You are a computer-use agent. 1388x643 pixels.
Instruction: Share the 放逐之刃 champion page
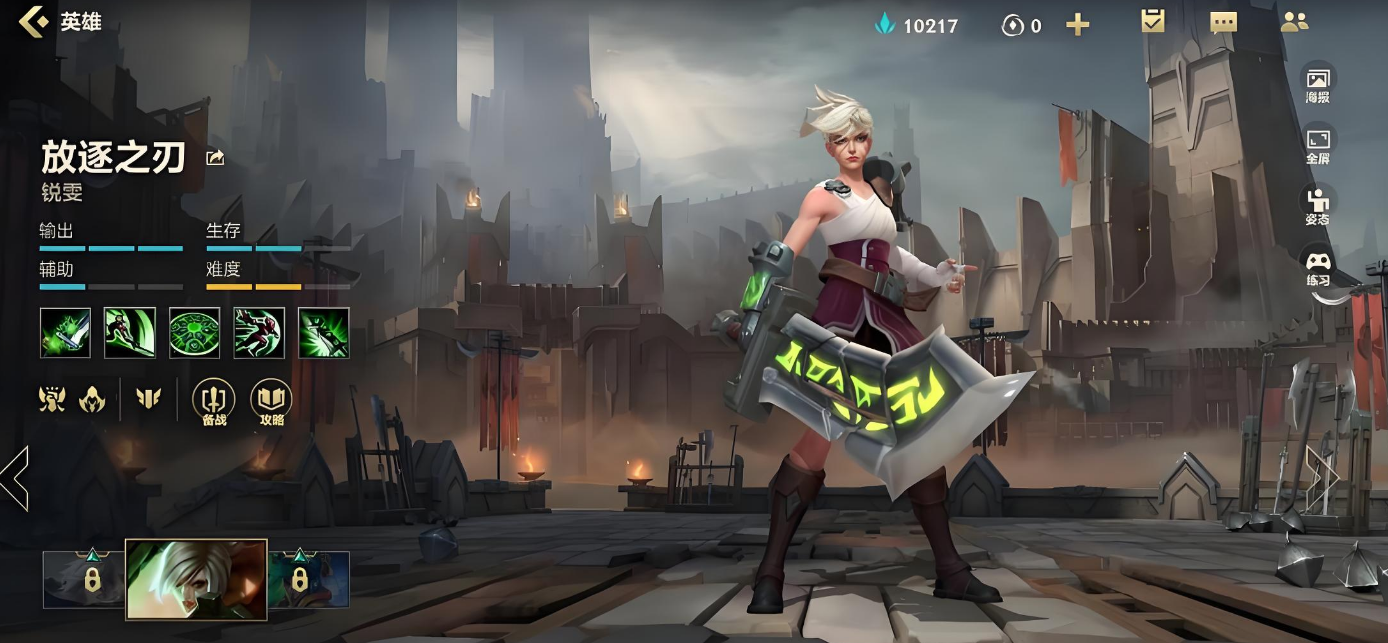(x=215, y=158)
